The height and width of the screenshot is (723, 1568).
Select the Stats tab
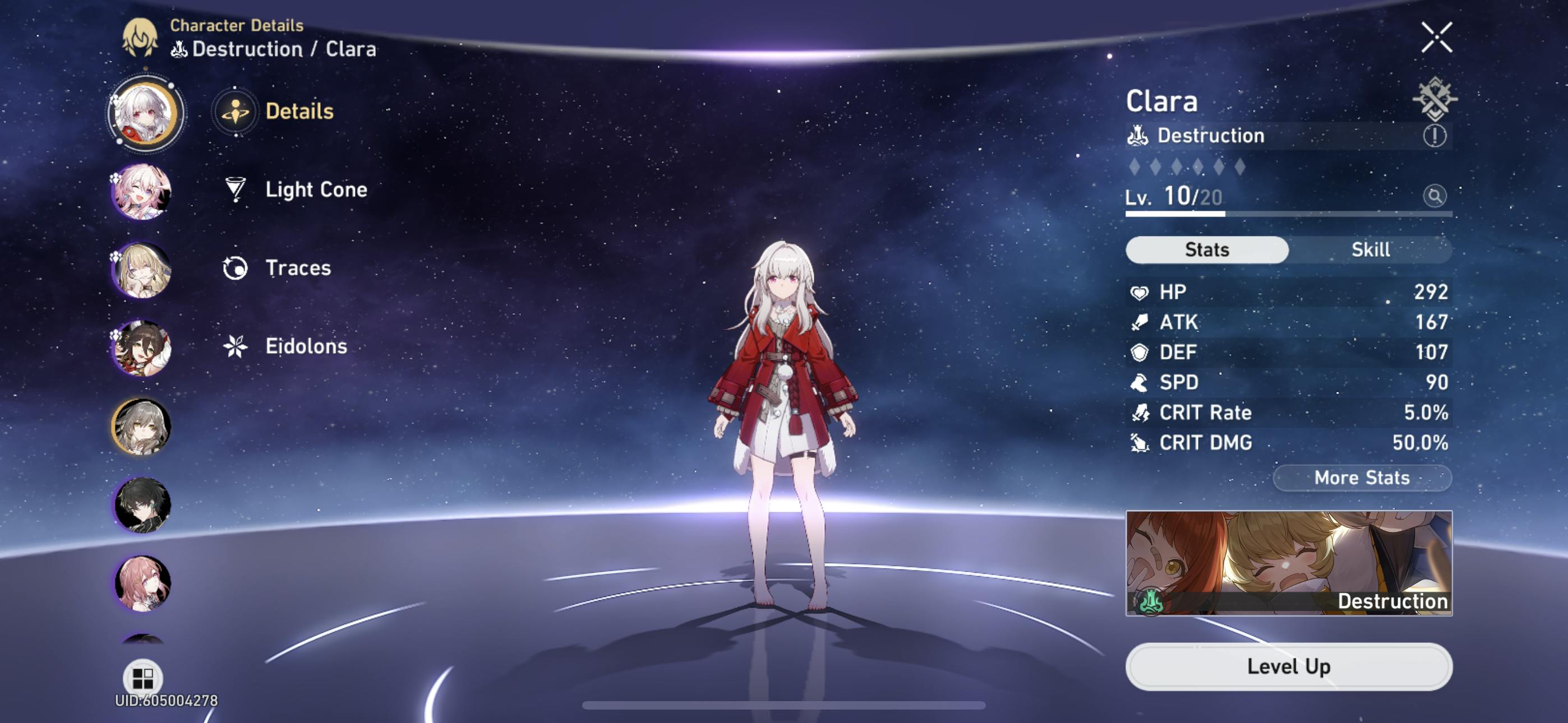click(1206, 249)
